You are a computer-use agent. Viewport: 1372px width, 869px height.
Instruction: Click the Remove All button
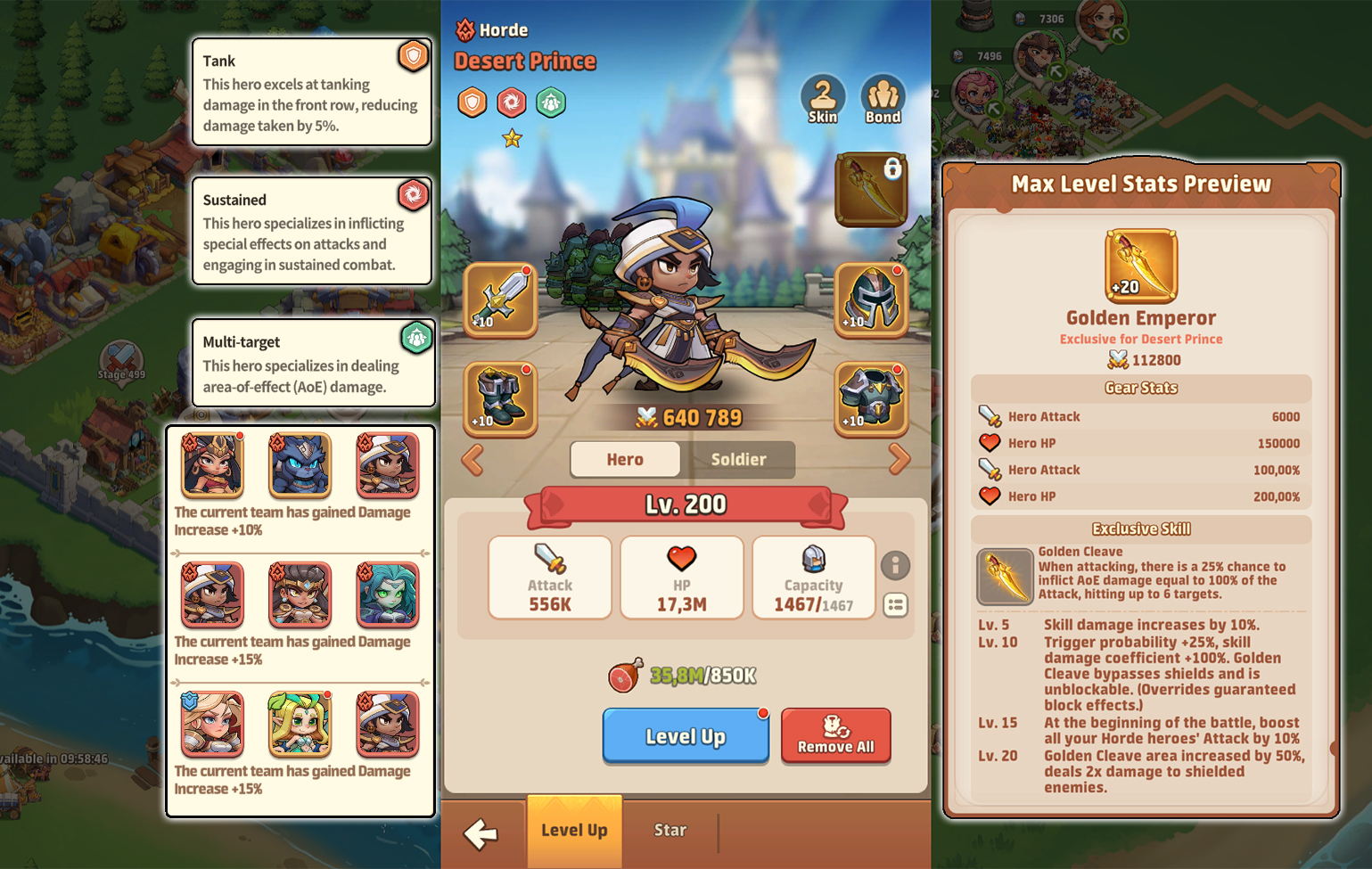pyautogui.click(x=835, y=736)
